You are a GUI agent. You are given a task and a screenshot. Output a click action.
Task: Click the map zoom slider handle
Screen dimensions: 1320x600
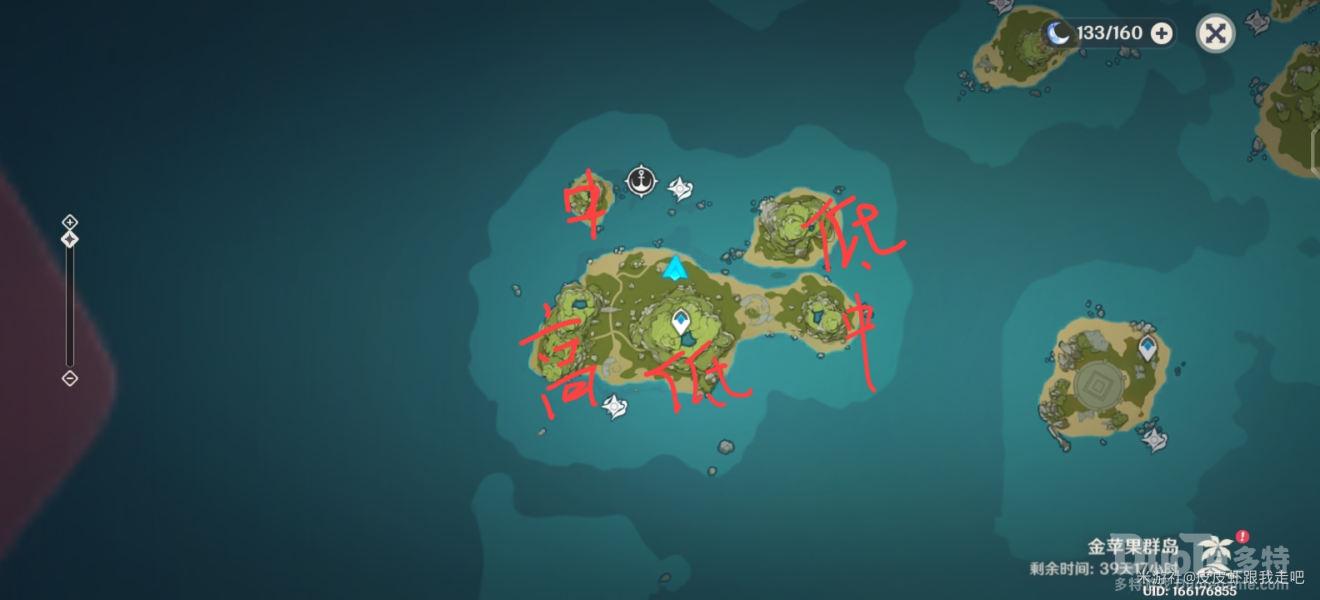click(69, 239)
